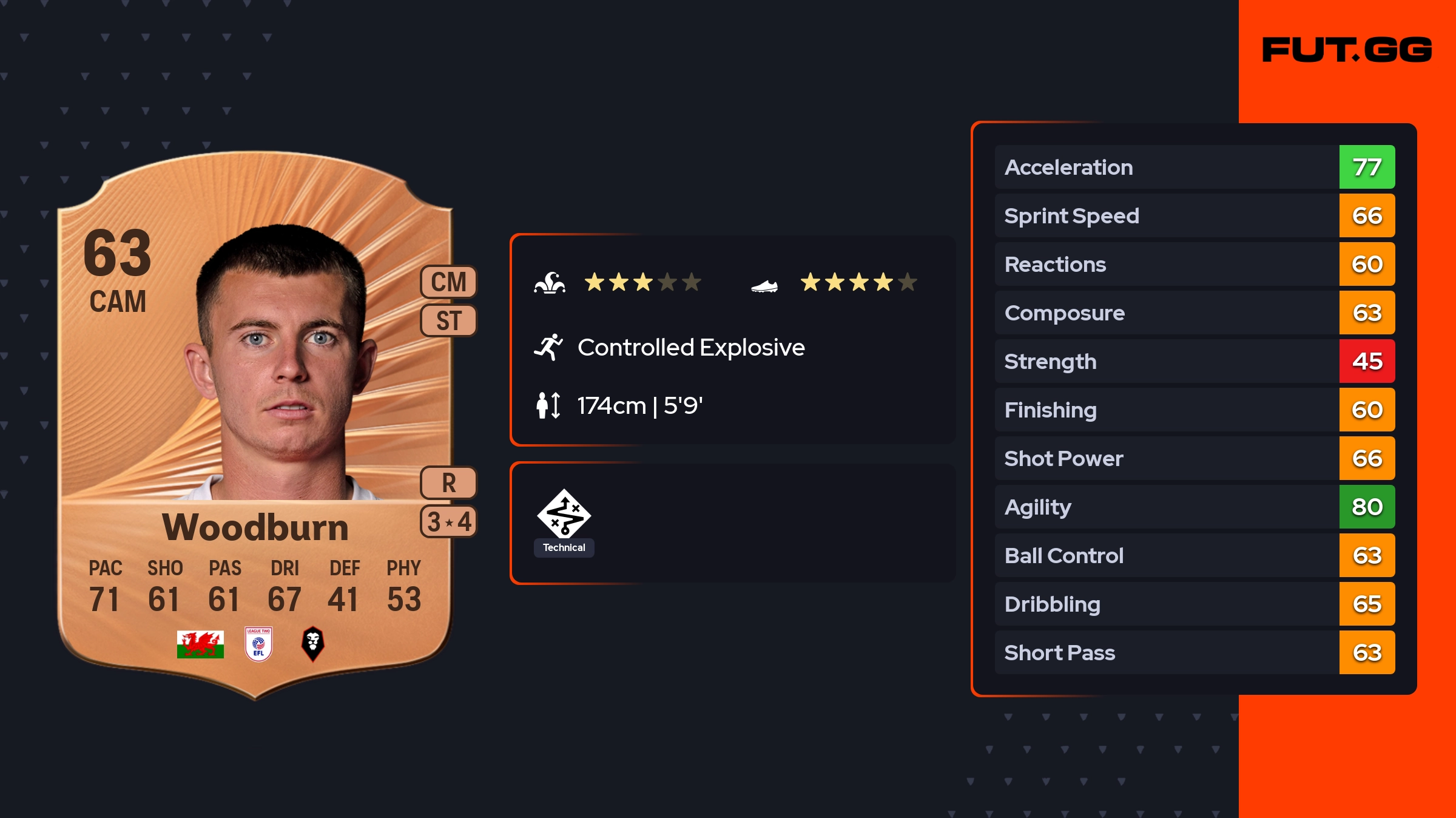This screenshot has width=1456, height=818.
Task: Choose the ST alternate position badge
Action: pos(449,320)
